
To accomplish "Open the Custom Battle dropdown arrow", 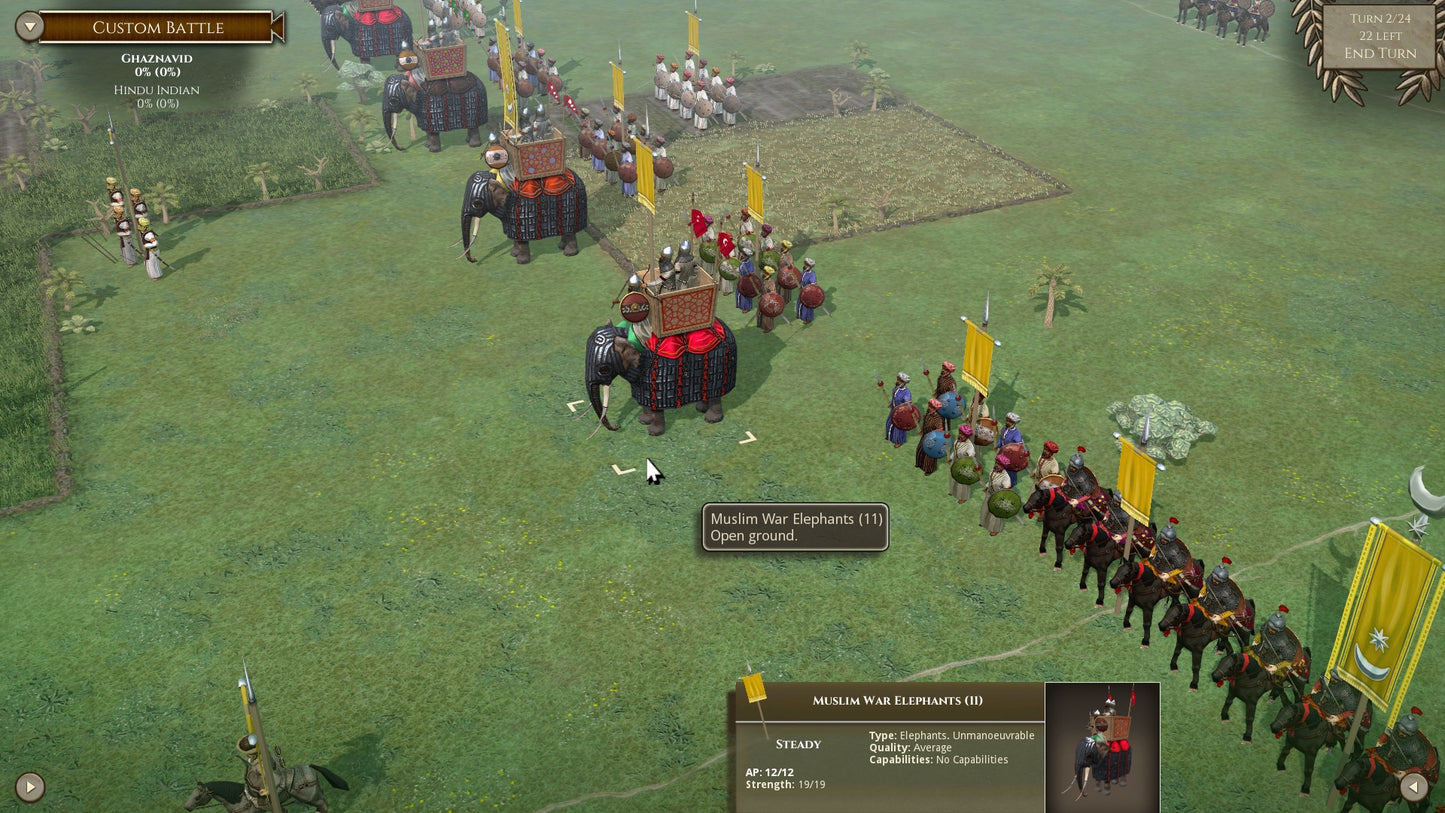I will (x=29, y=27).
